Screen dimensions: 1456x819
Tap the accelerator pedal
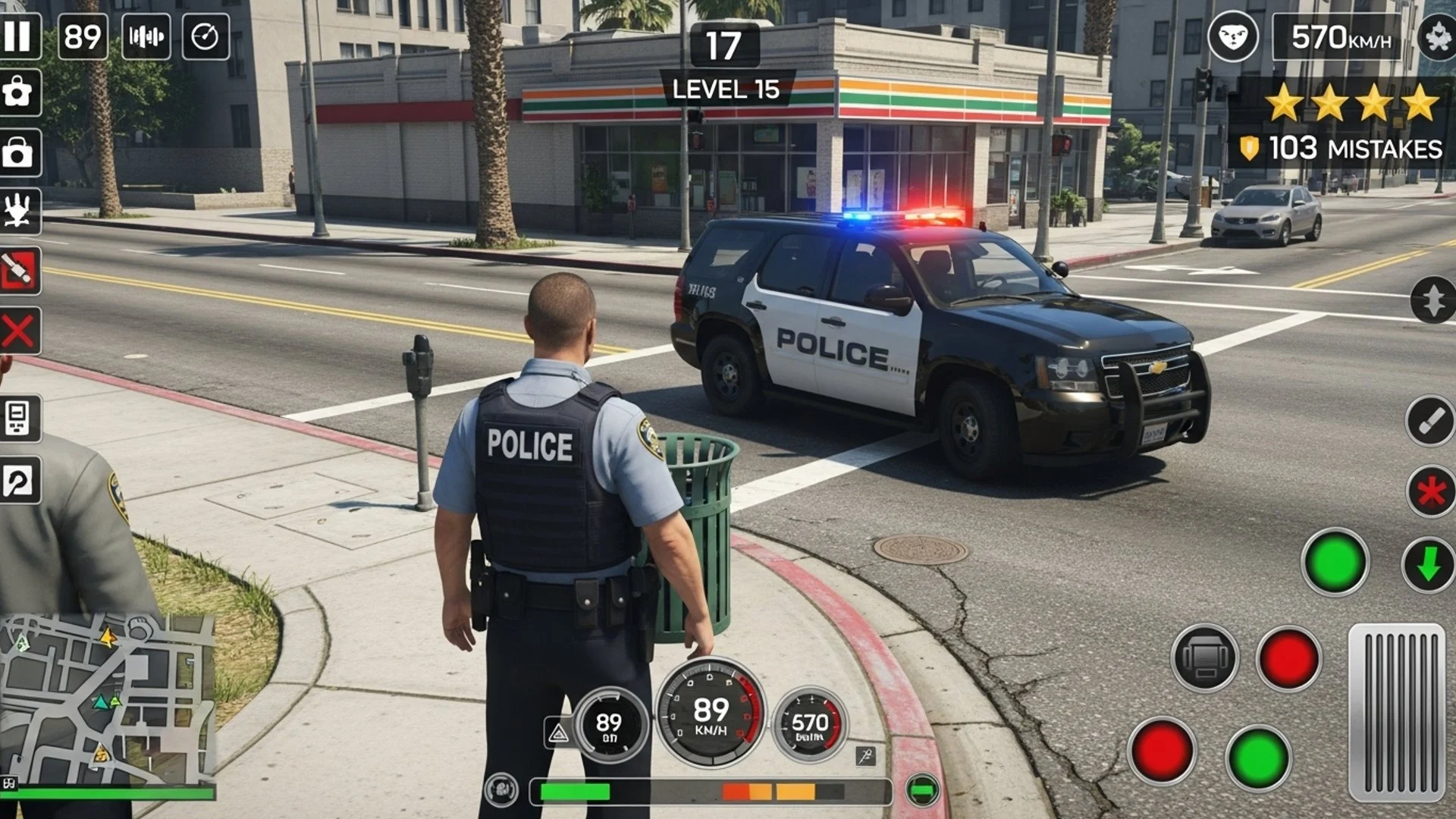pos(1397,711)
